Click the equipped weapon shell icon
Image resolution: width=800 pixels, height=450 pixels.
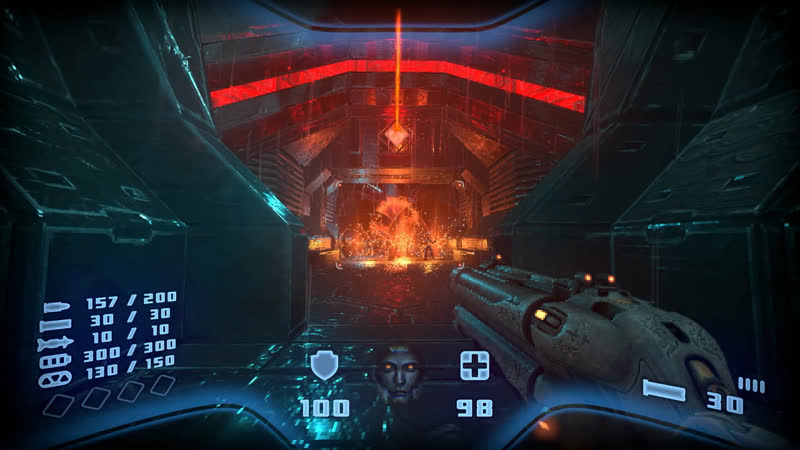[x=665, y=391]
